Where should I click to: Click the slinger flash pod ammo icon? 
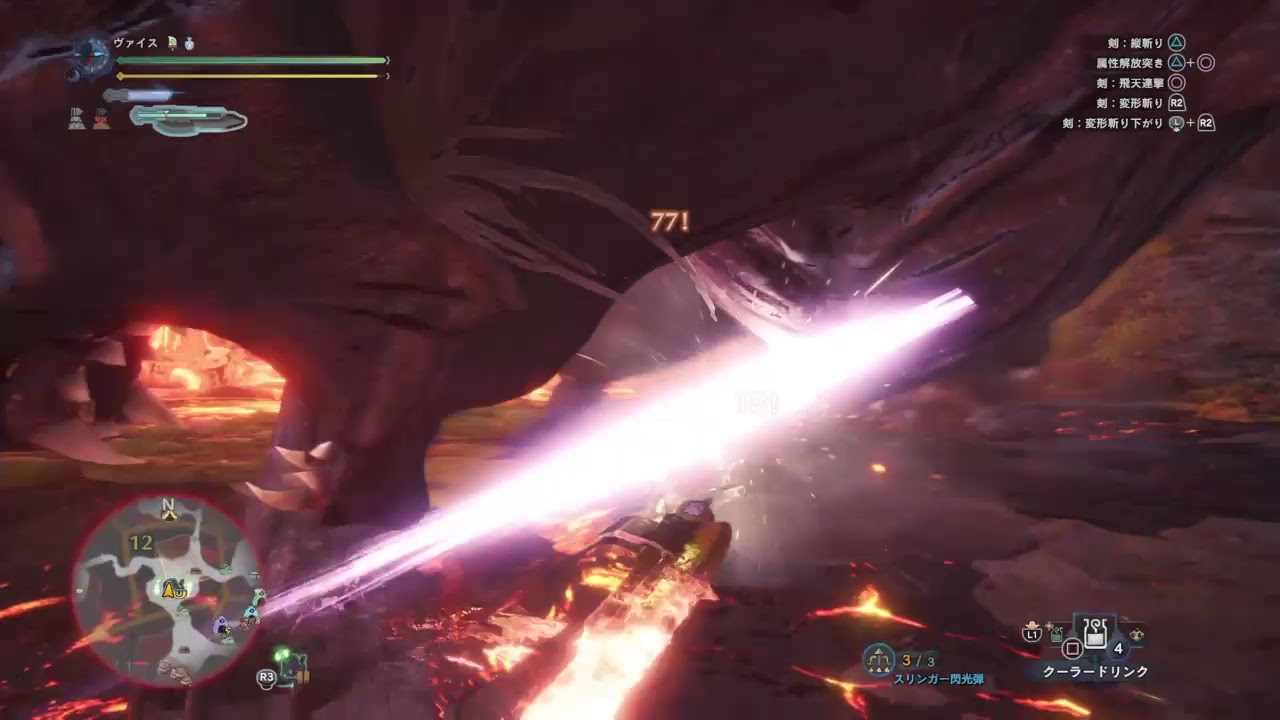[x=880, y=658]
